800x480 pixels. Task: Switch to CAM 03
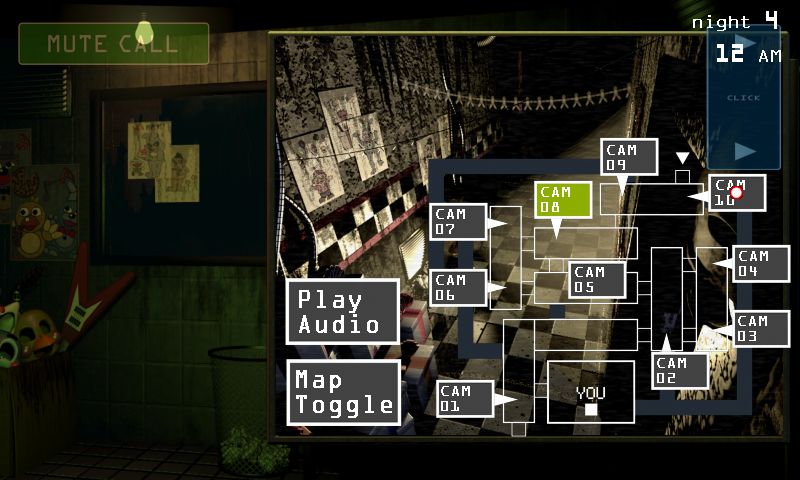(x=762, y=329)
